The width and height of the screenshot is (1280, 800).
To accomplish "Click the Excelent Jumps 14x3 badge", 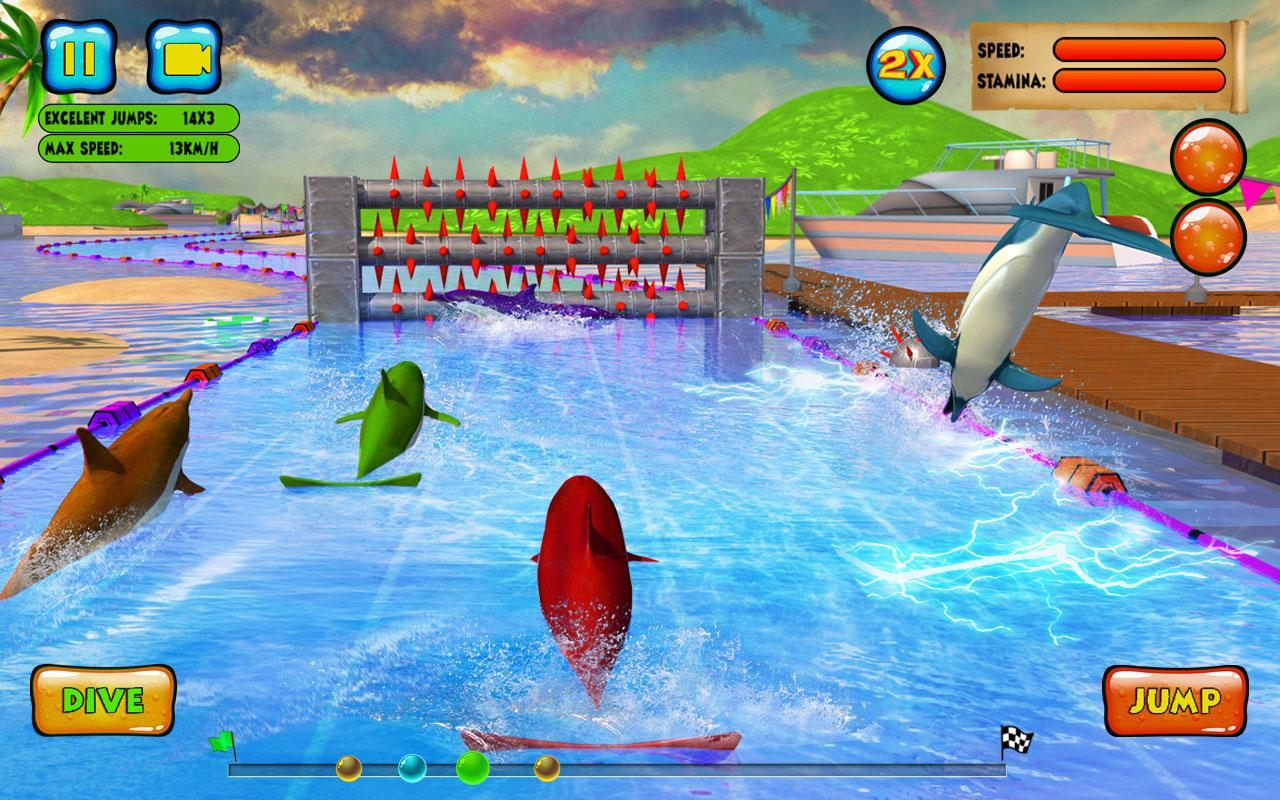I will (140, 119).
